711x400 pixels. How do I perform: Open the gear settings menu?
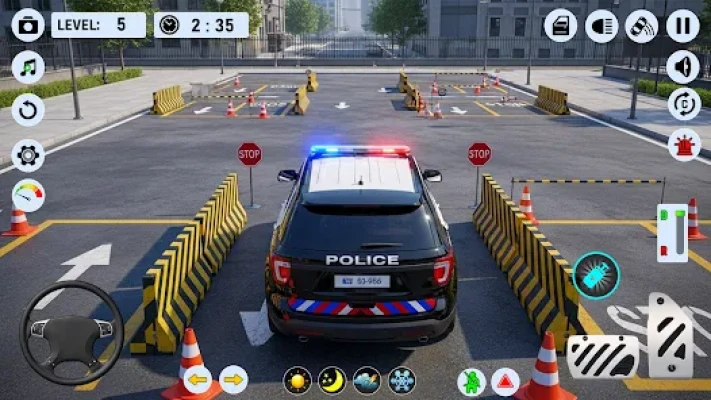28,153
